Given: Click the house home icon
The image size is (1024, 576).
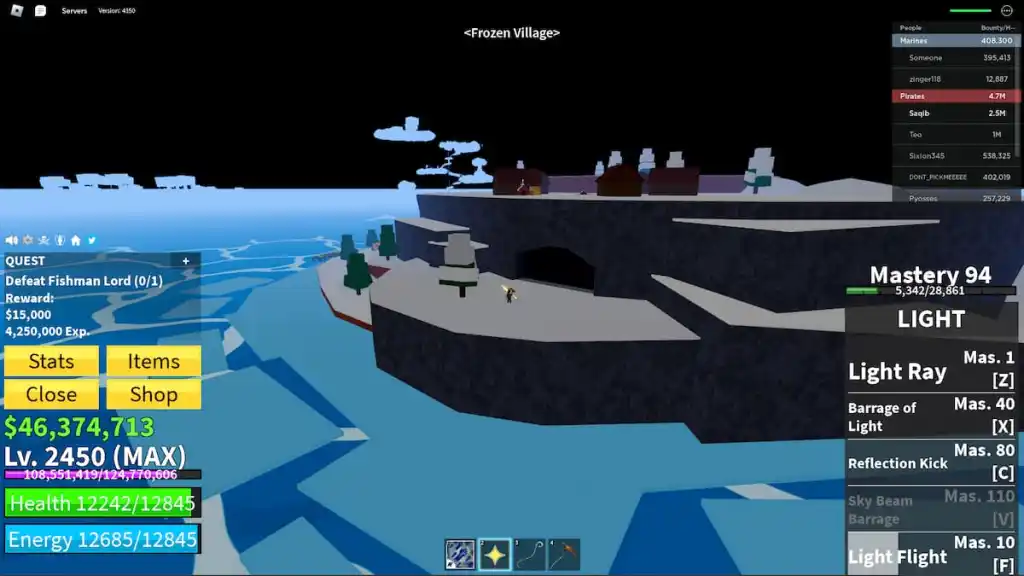Looking at the screenshot, I should [76, 240].
